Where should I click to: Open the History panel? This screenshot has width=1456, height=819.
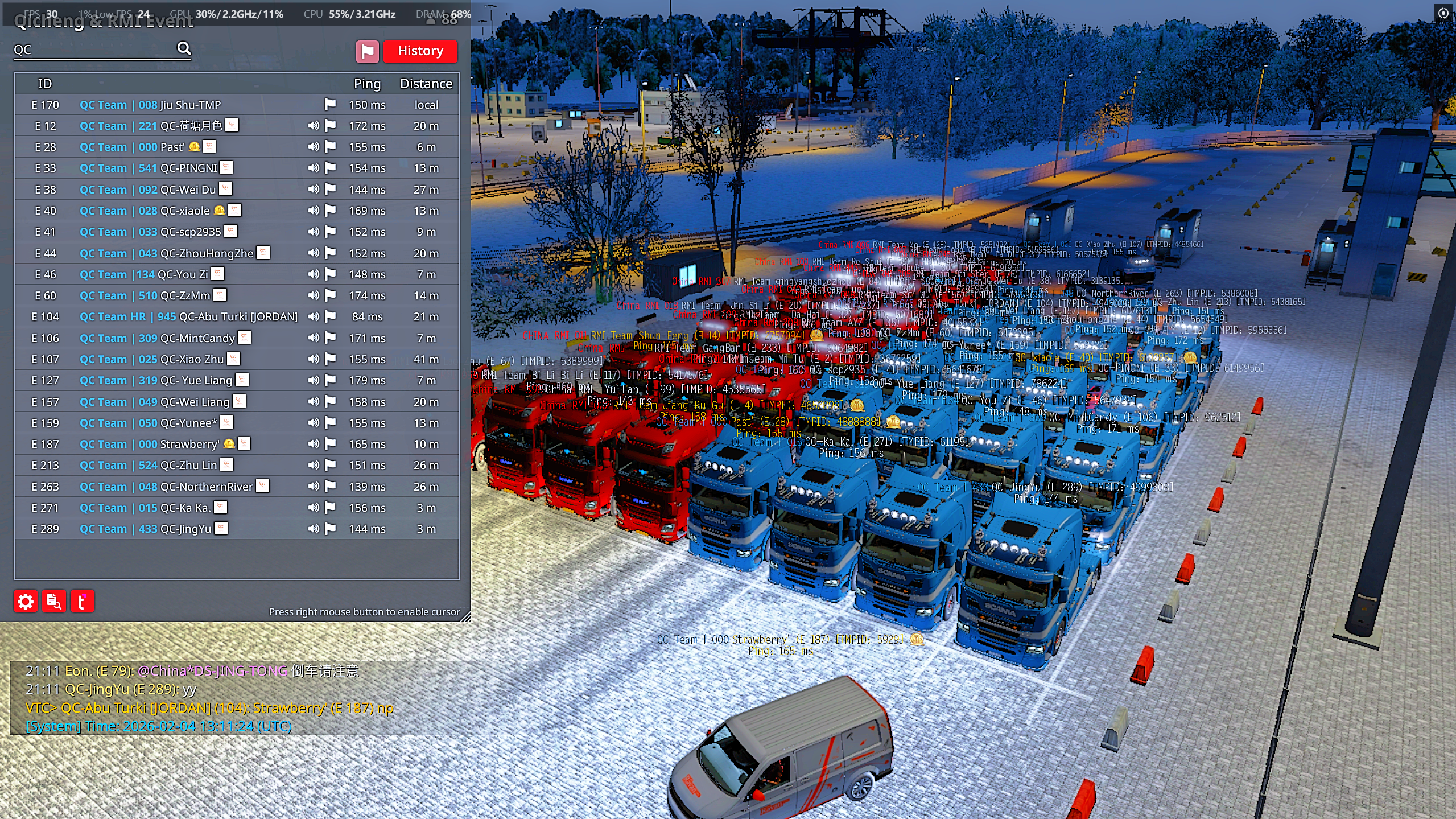pyautogui.click(x=420, y=51)
